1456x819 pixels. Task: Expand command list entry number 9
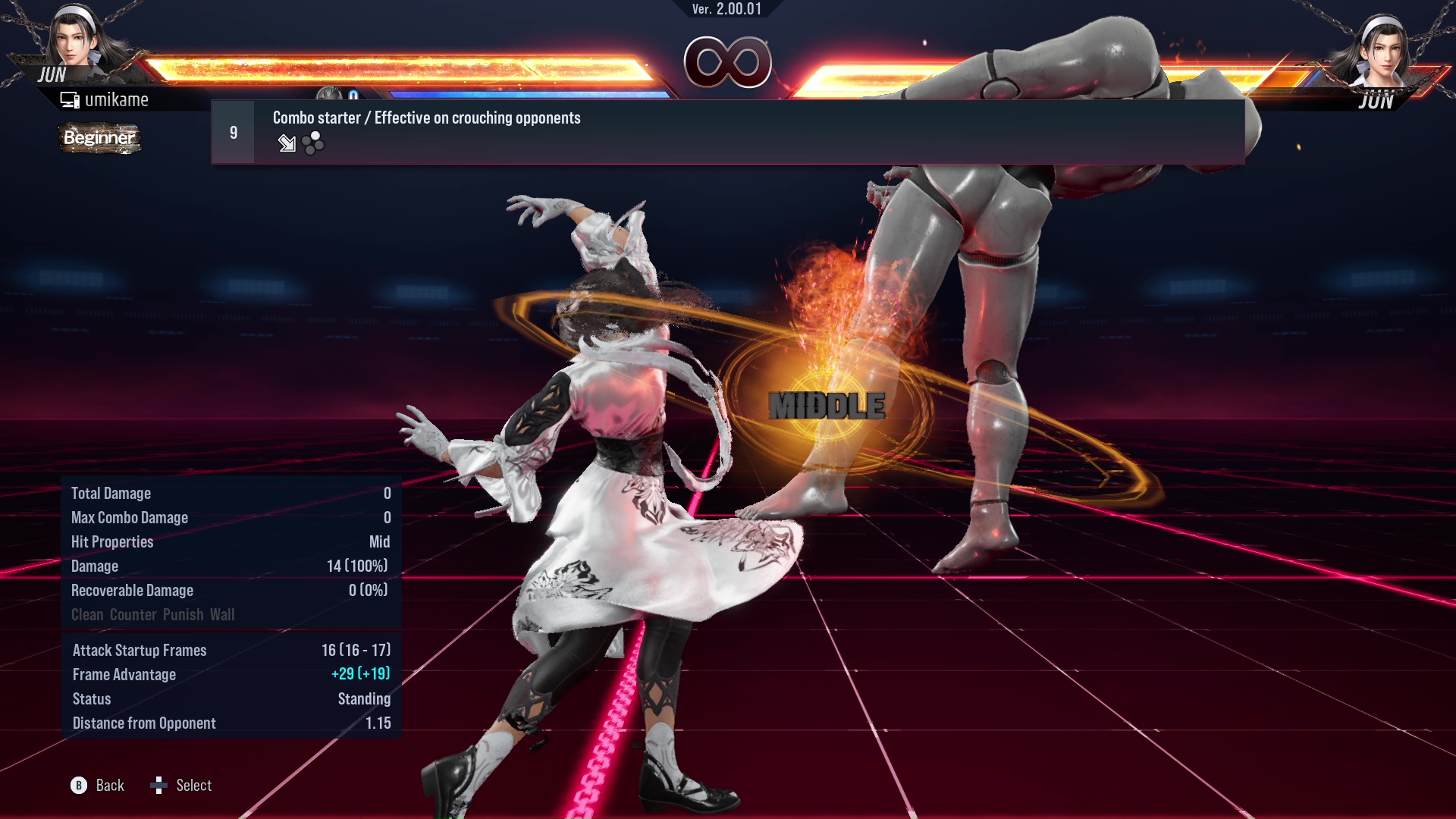click(x=232, y=131)
